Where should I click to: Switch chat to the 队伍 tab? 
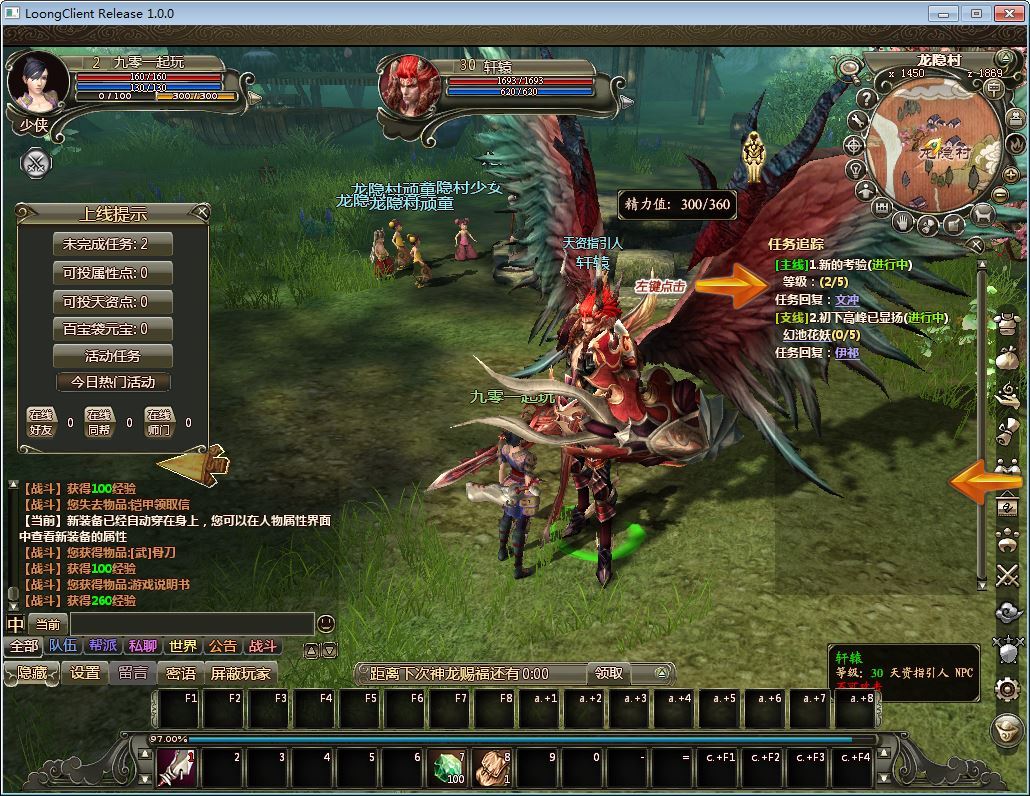pos(64,647)
